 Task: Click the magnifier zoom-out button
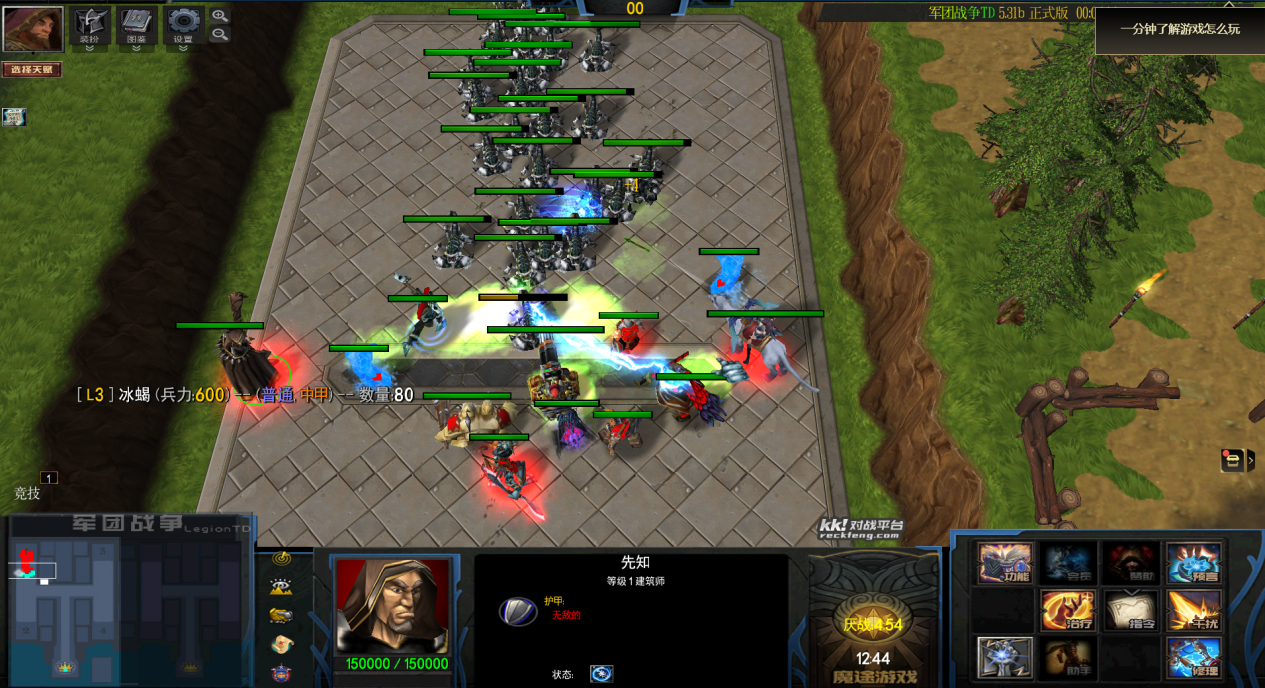tap(220, 35)
